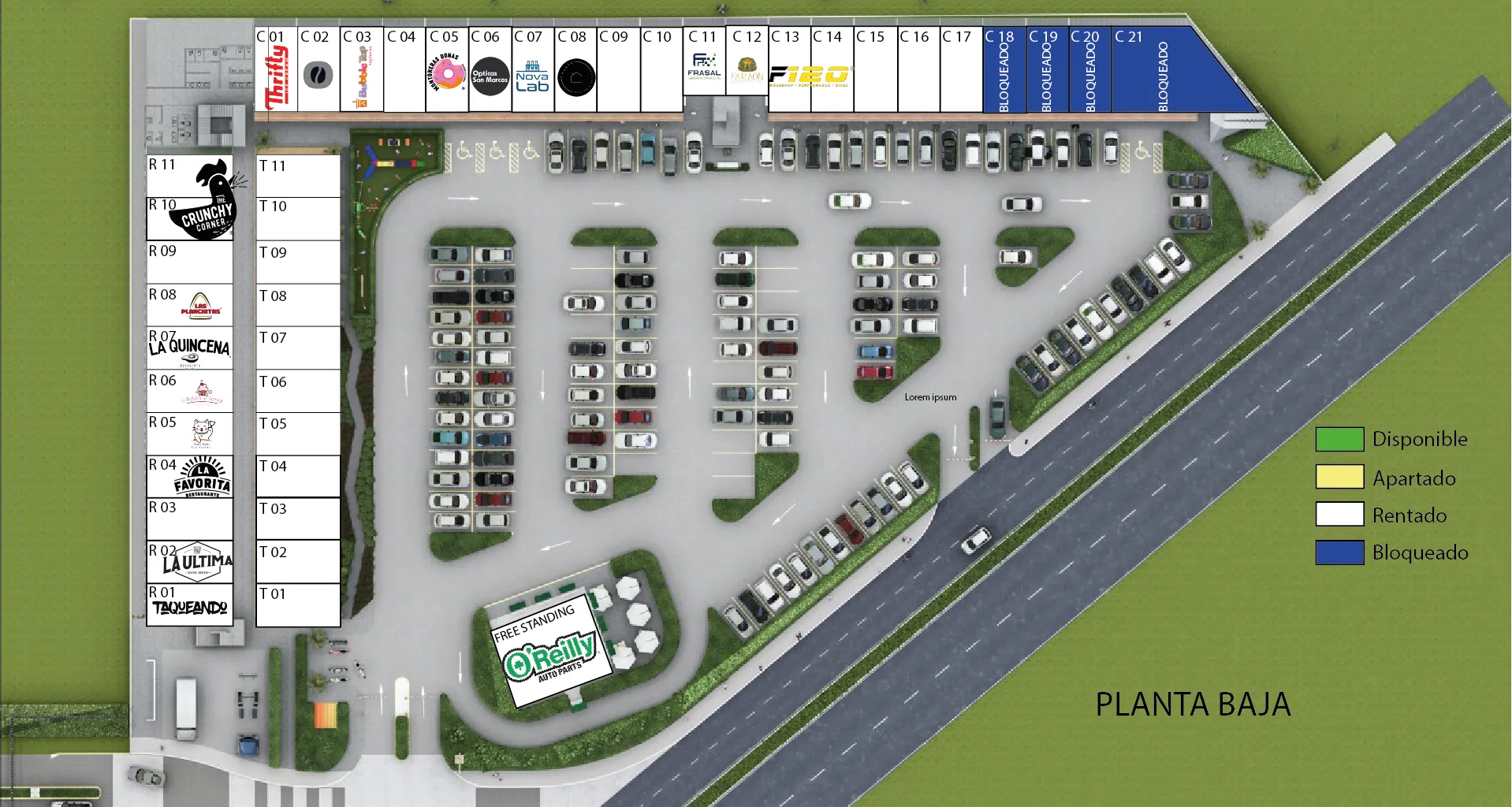
Task: Click the Las Planchitas unit R 08
Action: pos(190,305)
